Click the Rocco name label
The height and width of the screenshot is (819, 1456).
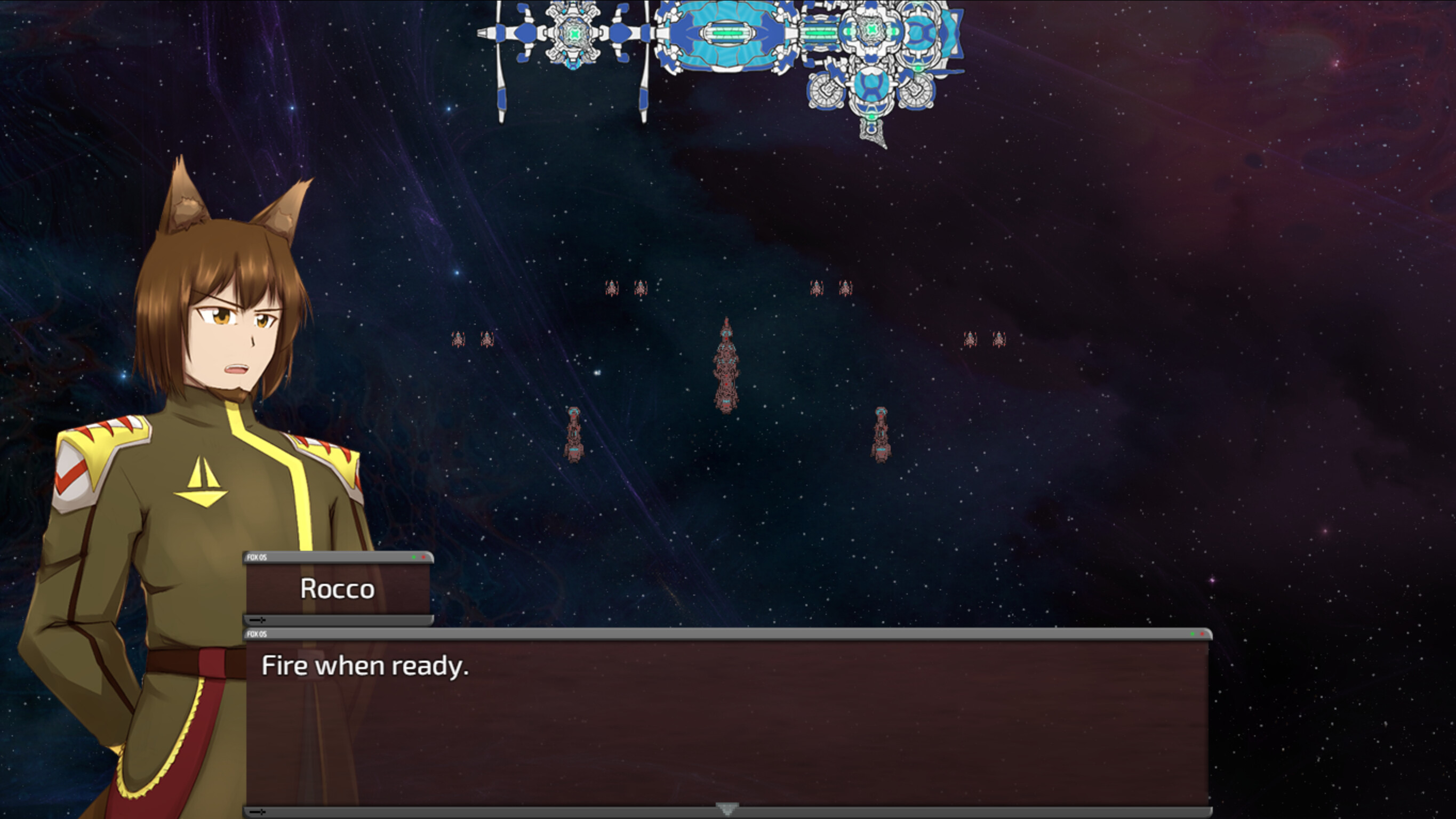[337, 589]
